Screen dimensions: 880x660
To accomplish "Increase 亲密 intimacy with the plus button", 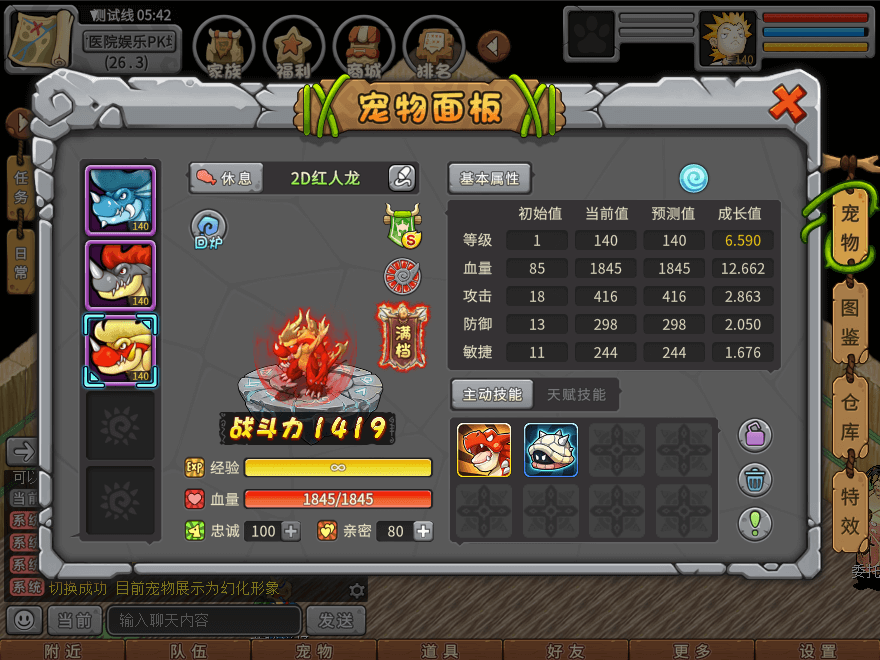I will click(x=424, y=531).
